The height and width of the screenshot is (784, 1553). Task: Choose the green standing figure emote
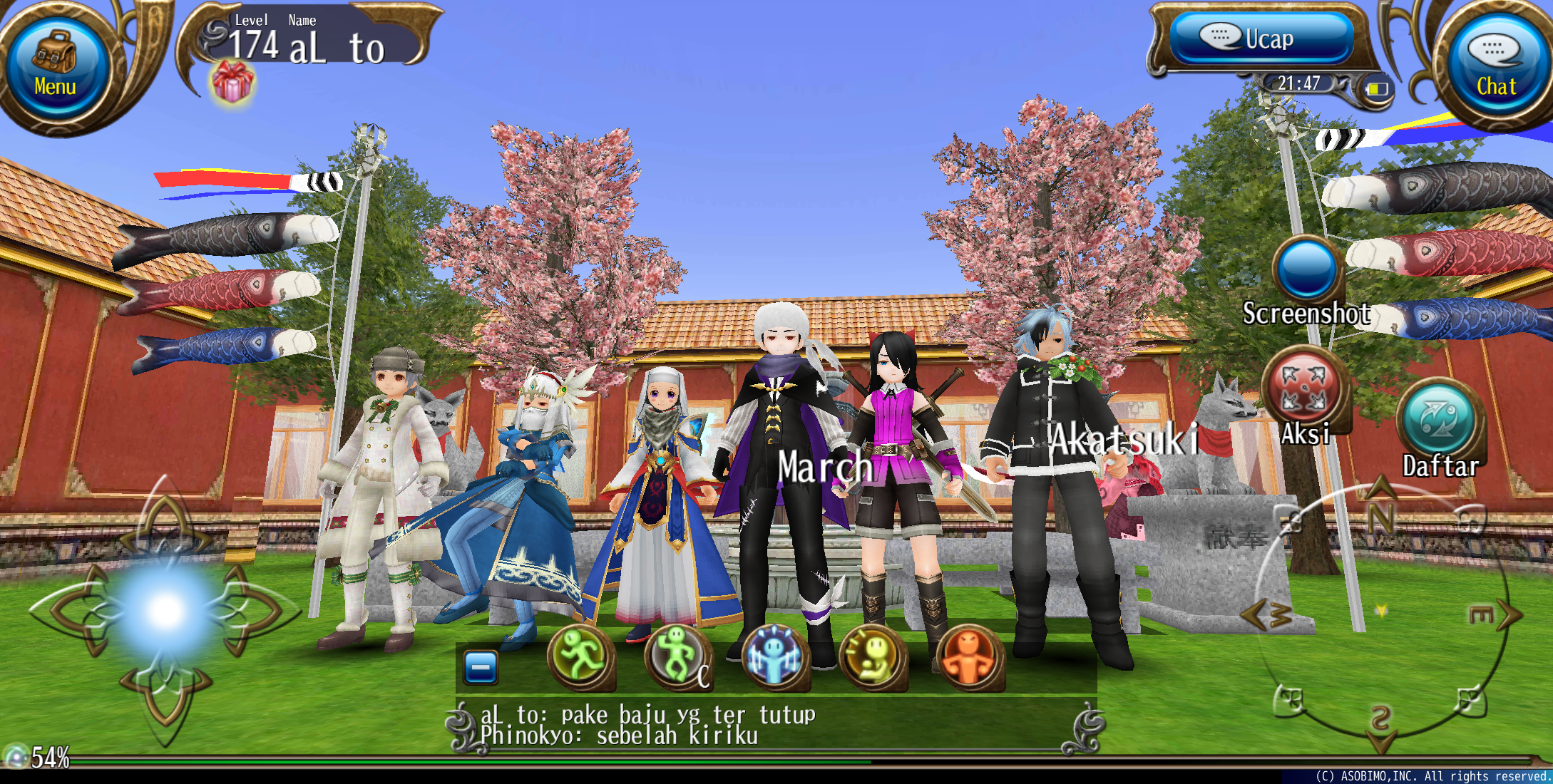(x=677, y=657)
